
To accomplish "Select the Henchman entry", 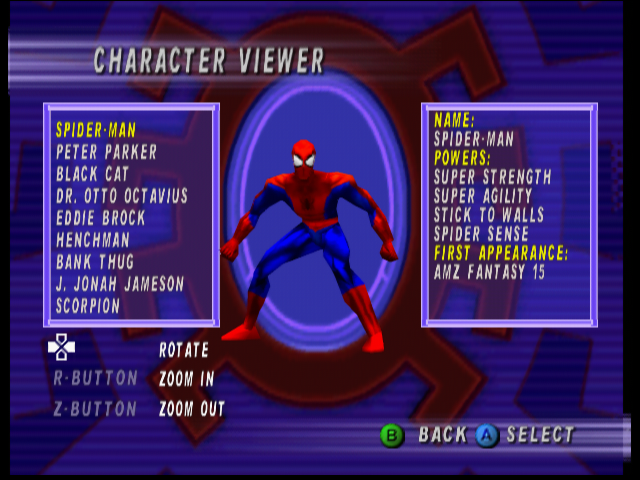I will coord(93,240).
